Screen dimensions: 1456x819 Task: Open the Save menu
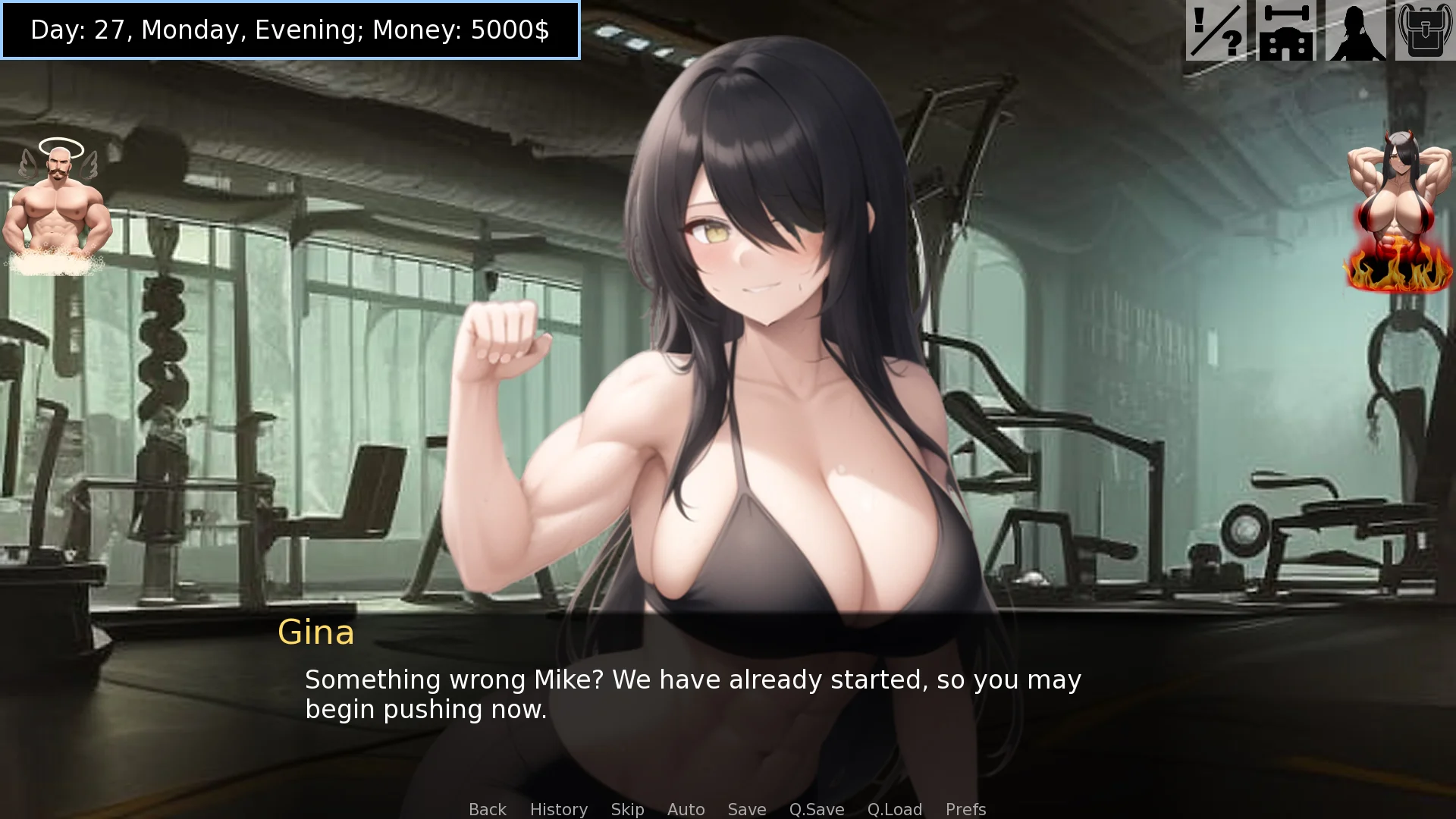pyautogui.click(x=746, y=809)
